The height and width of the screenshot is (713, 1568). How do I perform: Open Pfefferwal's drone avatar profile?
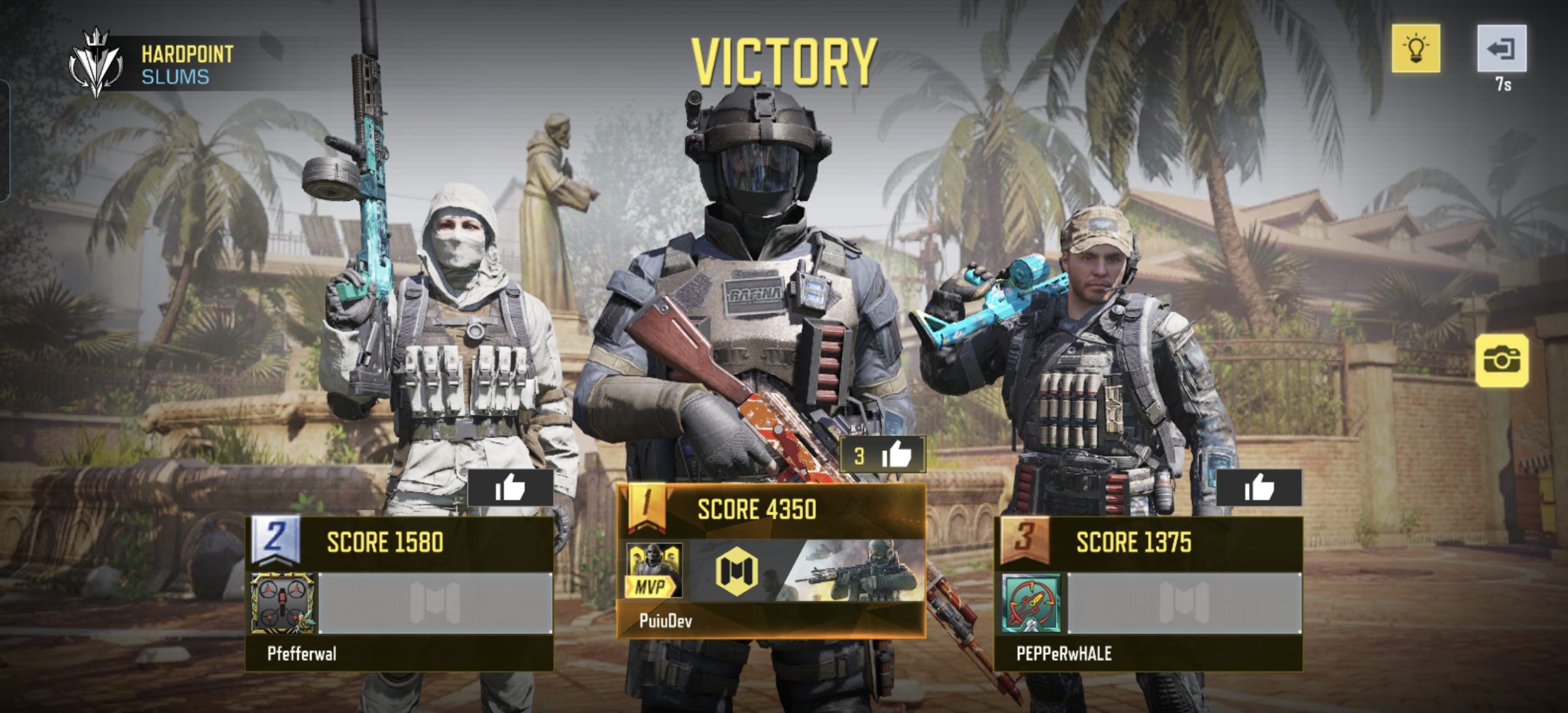tap(282, 603)
